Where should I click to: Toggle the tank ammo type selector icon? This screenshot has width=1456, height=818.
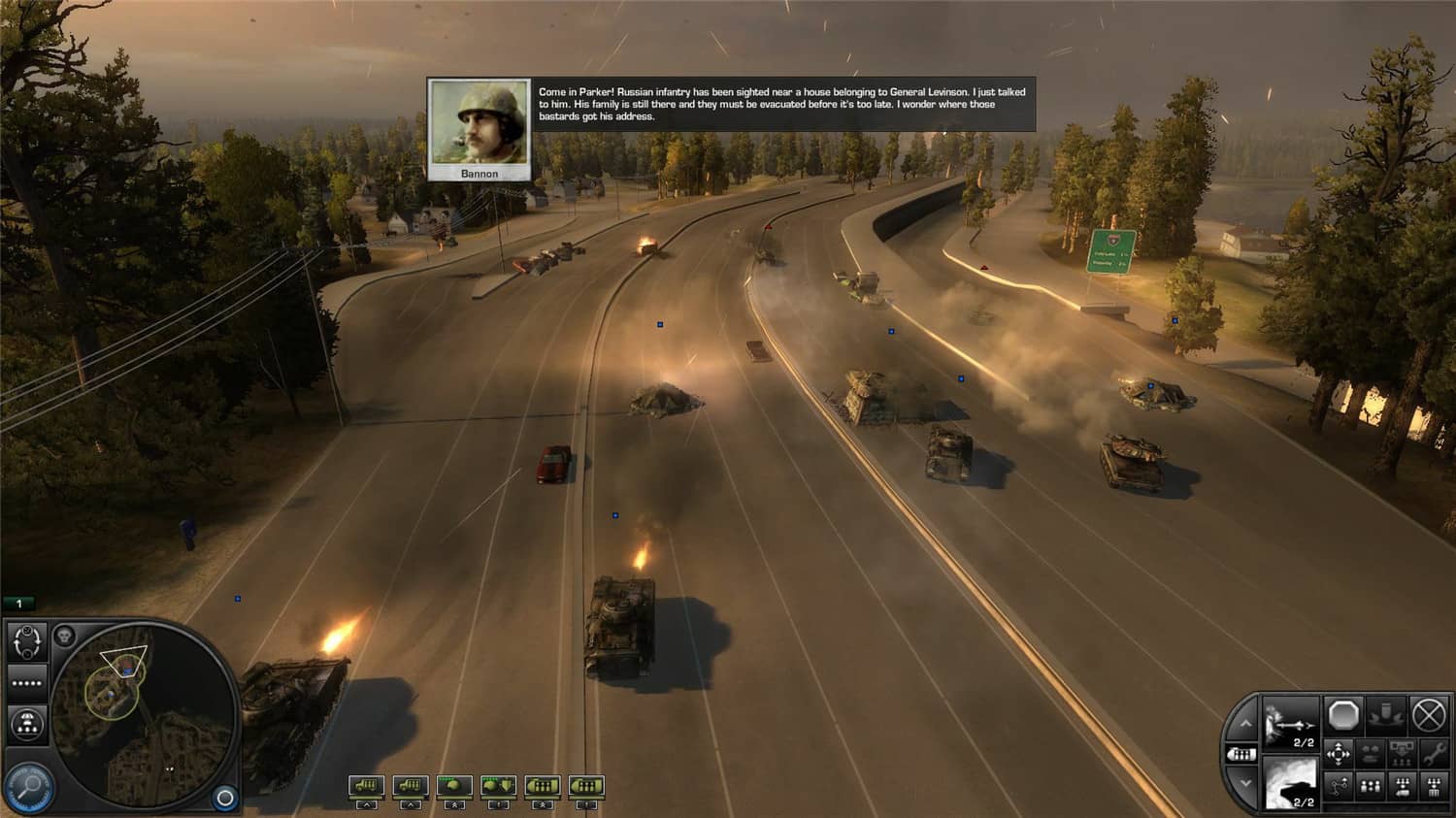coord(1242,754)
